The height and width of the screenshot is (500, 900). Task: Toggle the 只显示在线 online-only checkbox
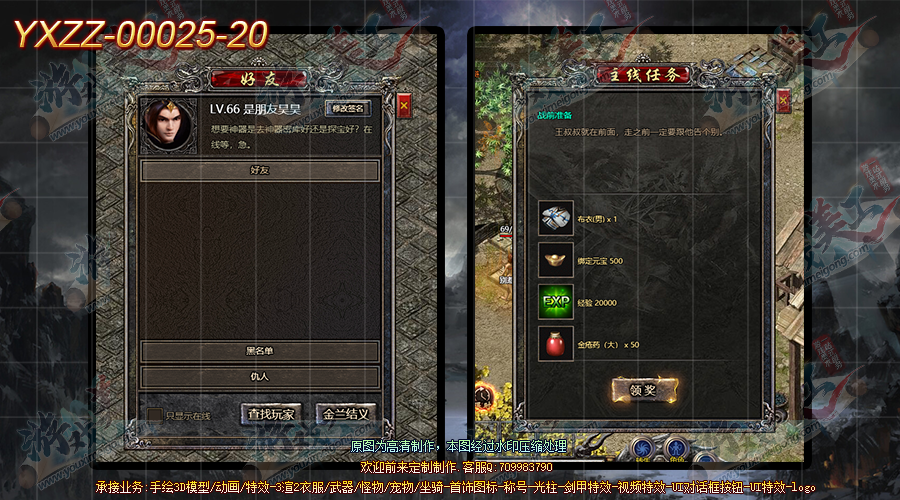(x=155, y=414)
